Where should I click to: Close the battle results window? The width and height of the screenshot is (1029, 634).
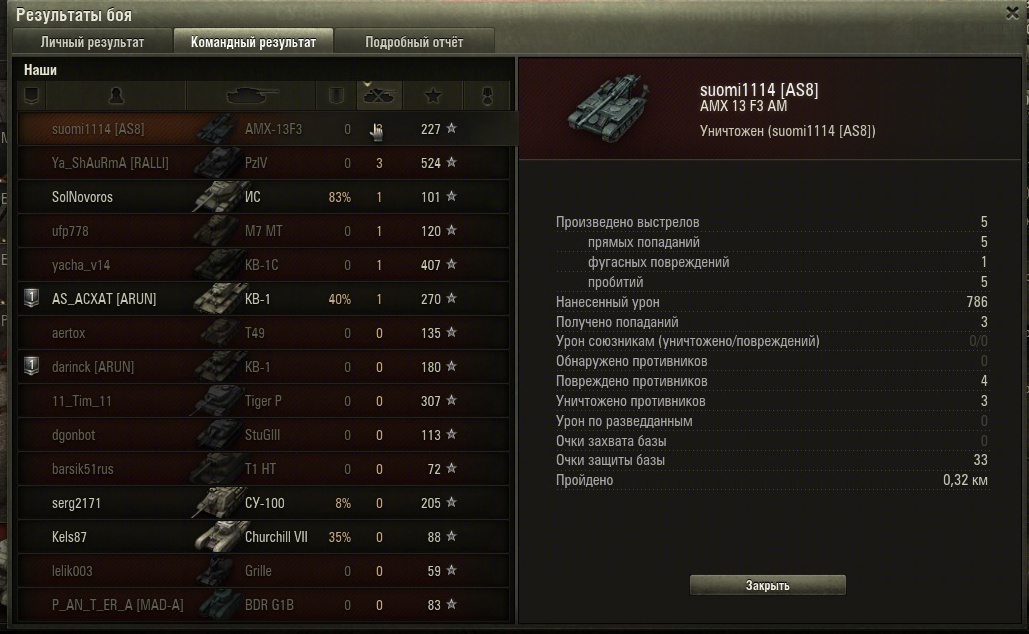(x=1012, y=13)
